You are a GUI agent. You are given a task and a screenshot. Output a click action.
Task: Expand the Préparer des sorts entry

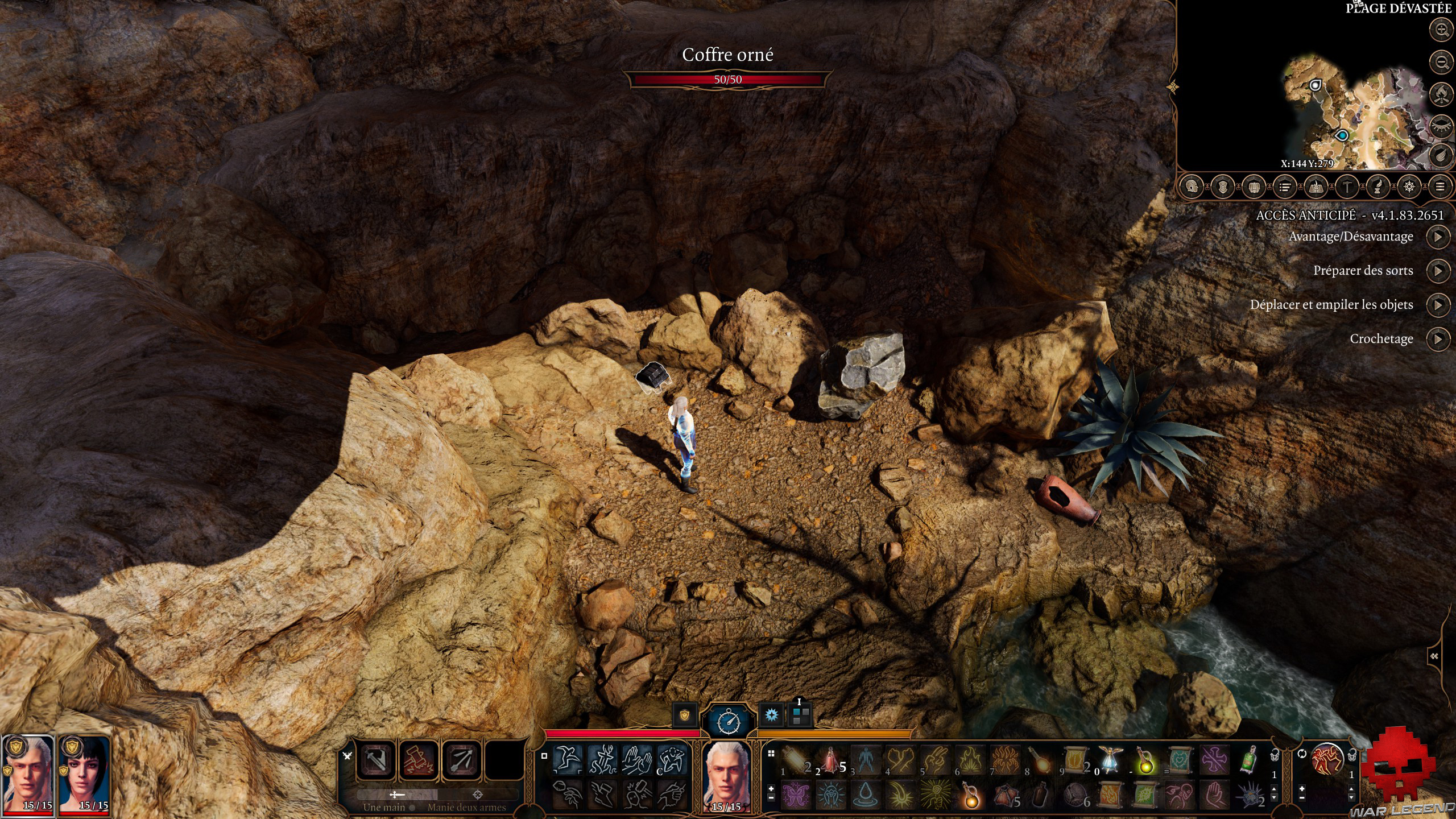[x=1440, y=271]
